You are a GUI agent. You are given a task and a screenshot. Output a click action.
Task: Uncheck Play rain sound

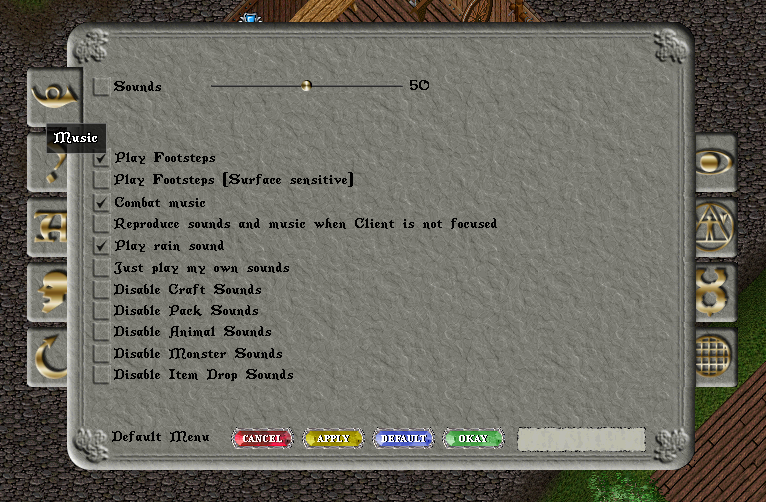point(101,246)
